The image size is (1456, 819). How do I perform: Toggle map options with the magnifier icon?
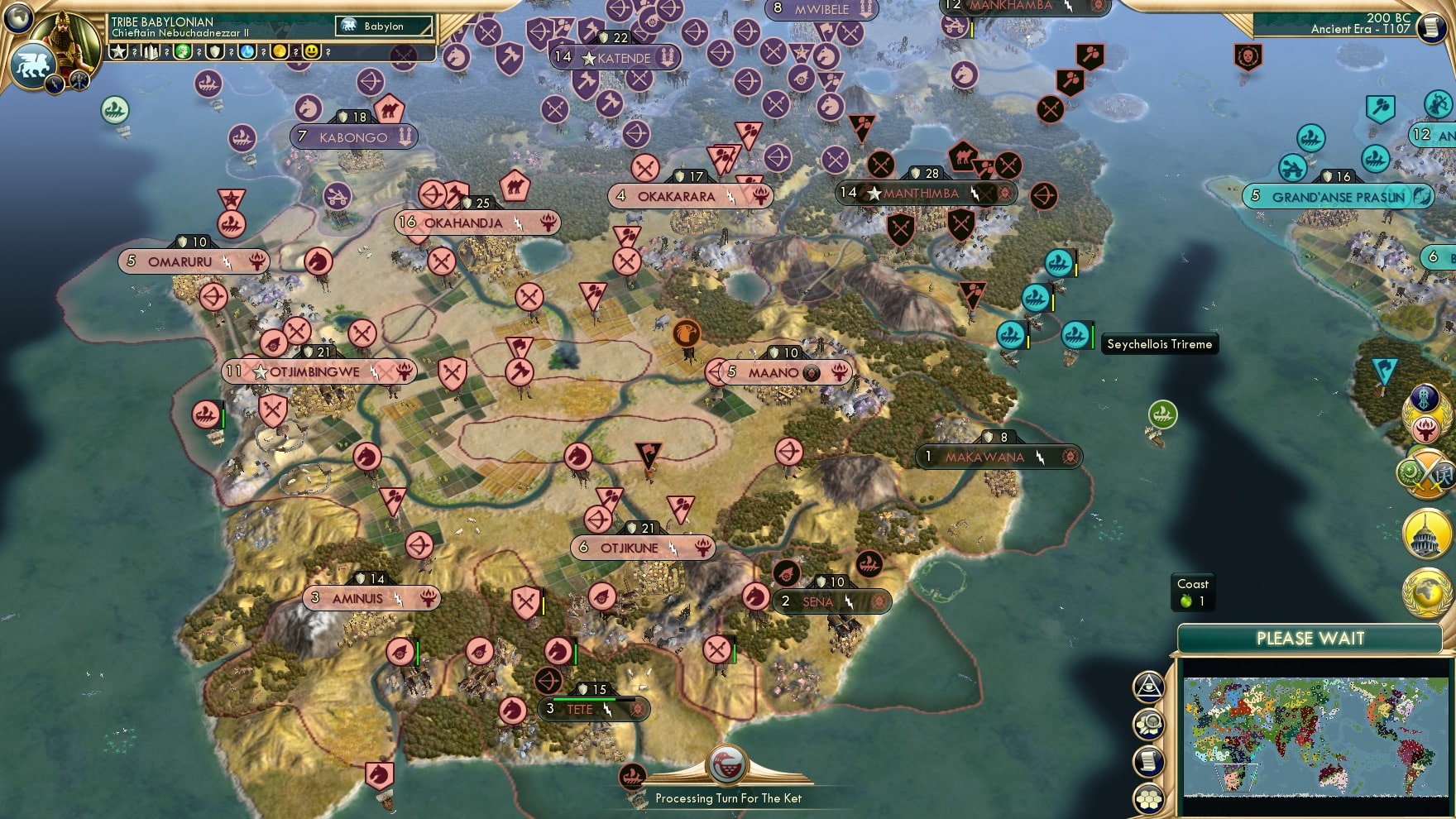tap(1149, 724)
